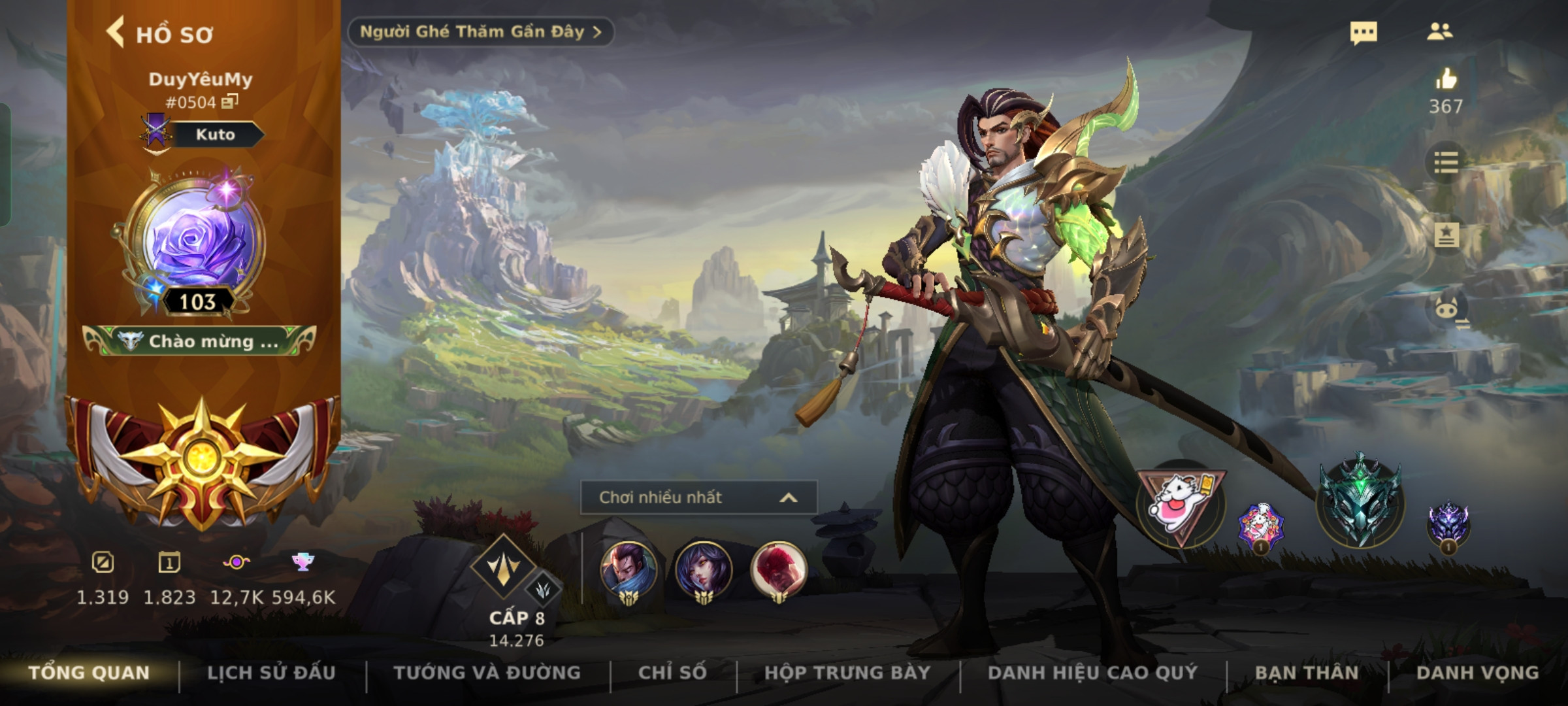Screen dimensions: 1568x706
Task: Select the Yasuo champion portrait
Action: [x=628, y=570]
